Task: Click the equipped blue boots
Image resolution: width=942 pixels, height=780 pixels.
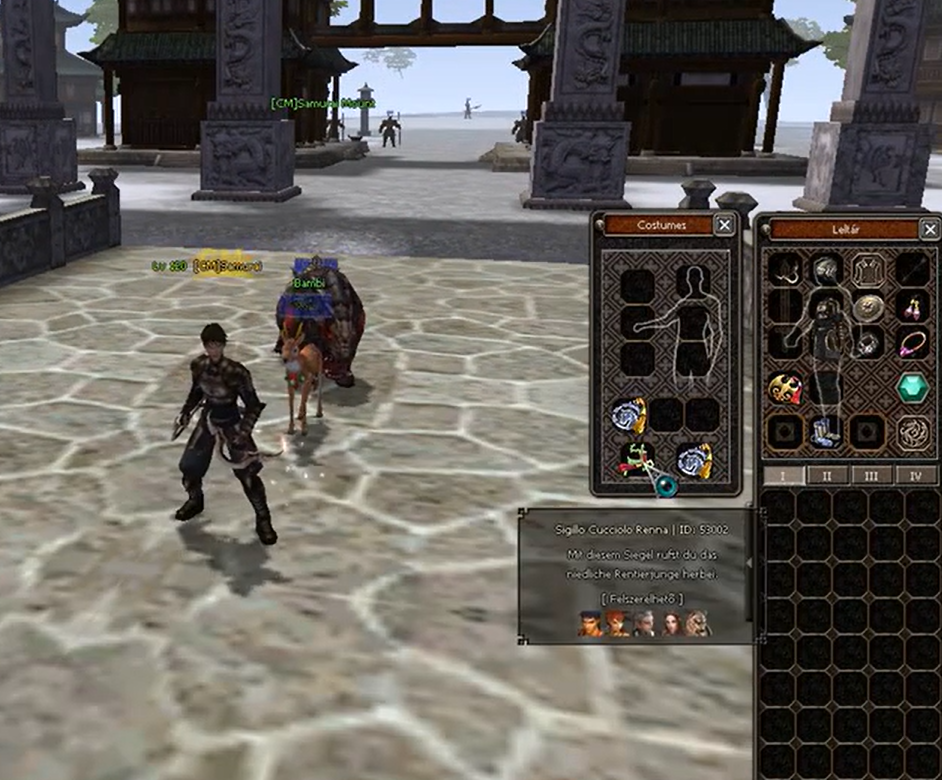Action: click(x=826, y=432)
